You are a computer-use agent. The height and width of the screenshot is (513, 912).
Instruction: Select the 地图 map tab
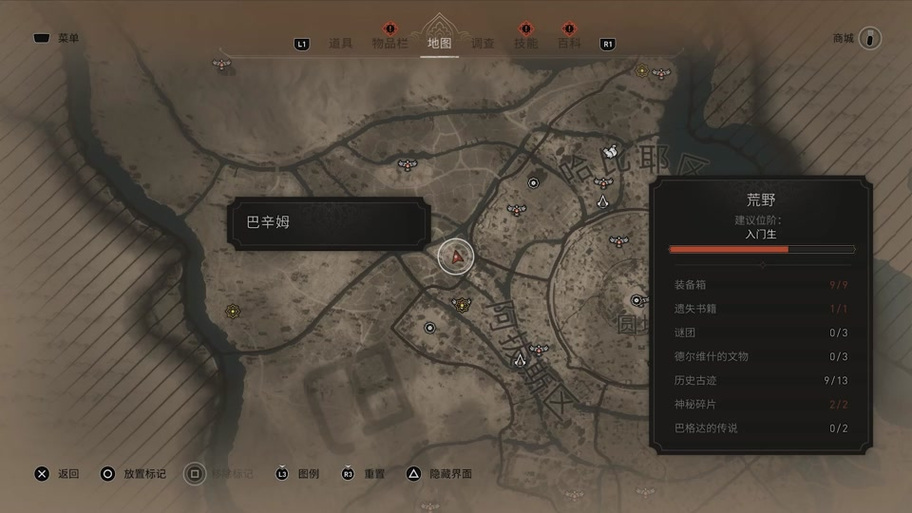pos(439,43)
